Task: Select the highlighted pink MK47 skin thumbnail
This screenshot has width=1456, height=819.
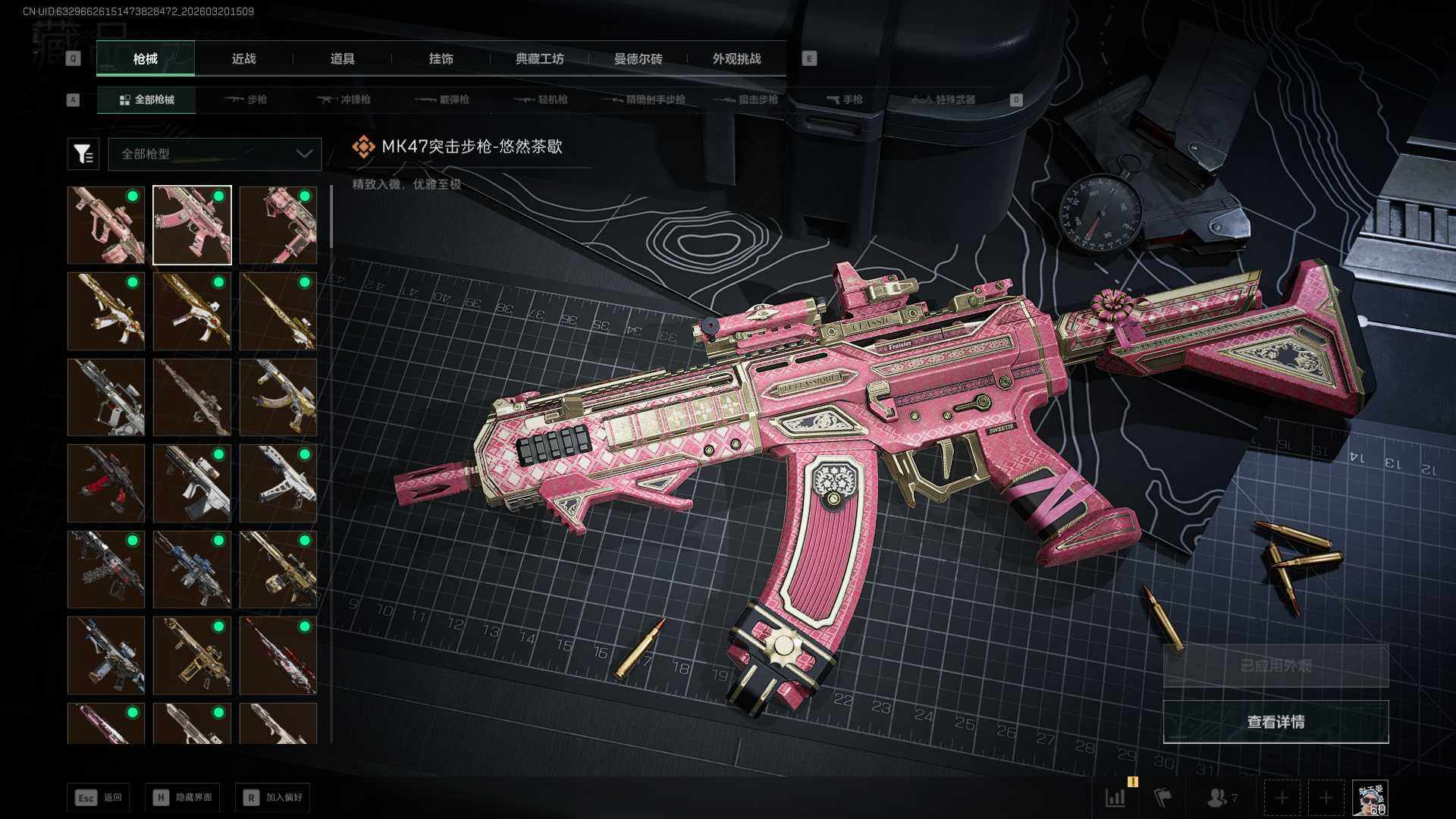Action: [x=192, y=225]
